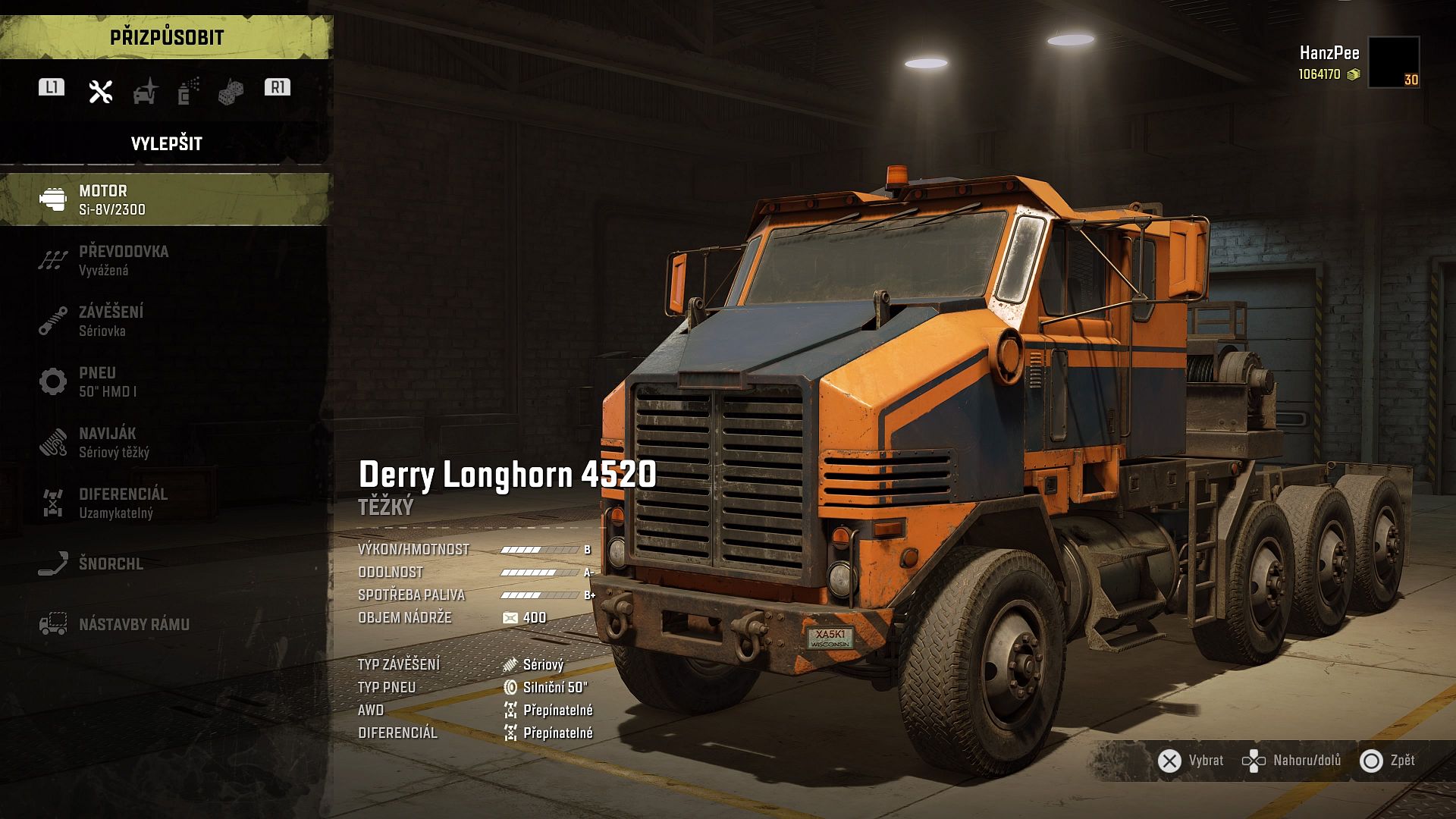
Task: Select the Motor Si-8V/2300 upgrade entry
Action: (165, 199)
